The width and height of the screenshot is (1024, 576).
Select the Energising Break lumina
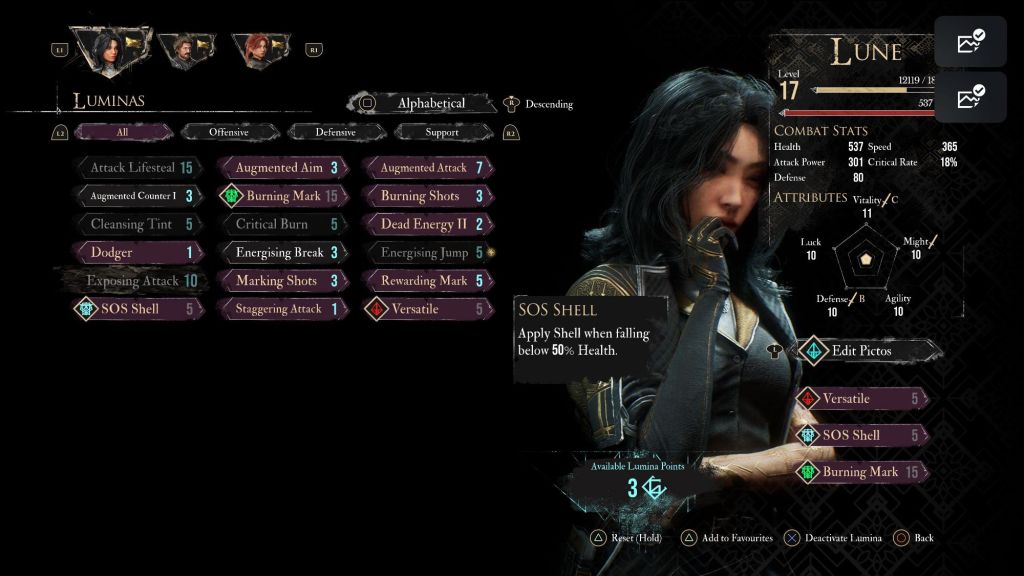click(x=282, y=253)
